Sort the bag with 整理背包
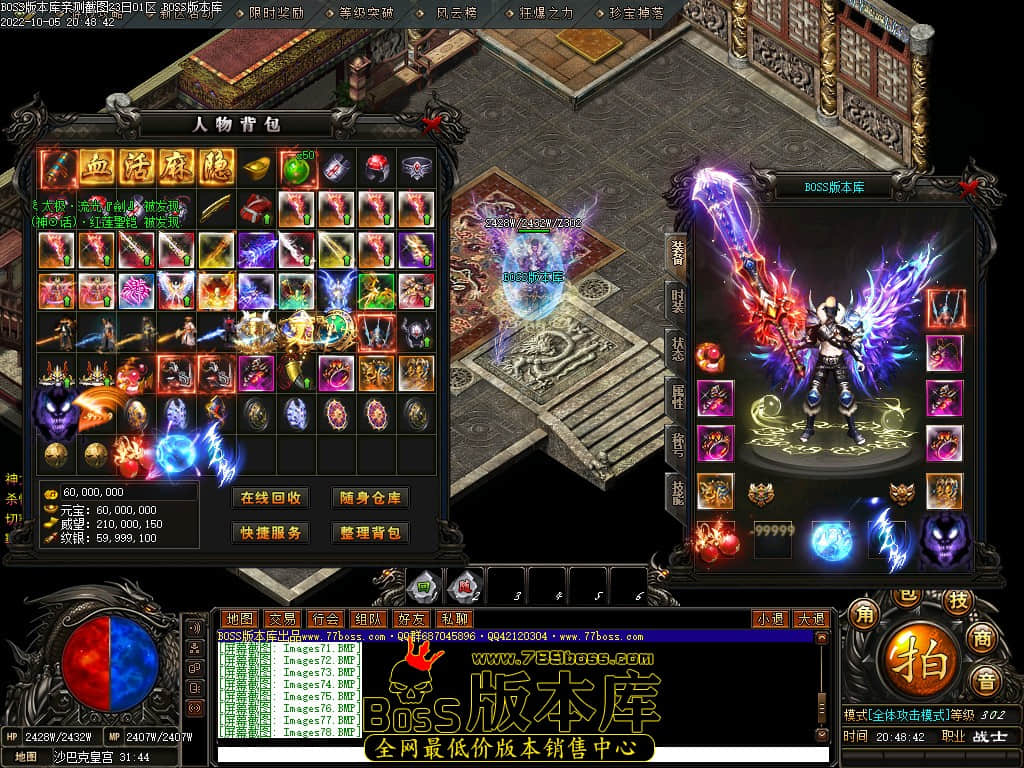Image resolution: width=1024 pixels, height=768 pixels. click(x=370, y=533)
